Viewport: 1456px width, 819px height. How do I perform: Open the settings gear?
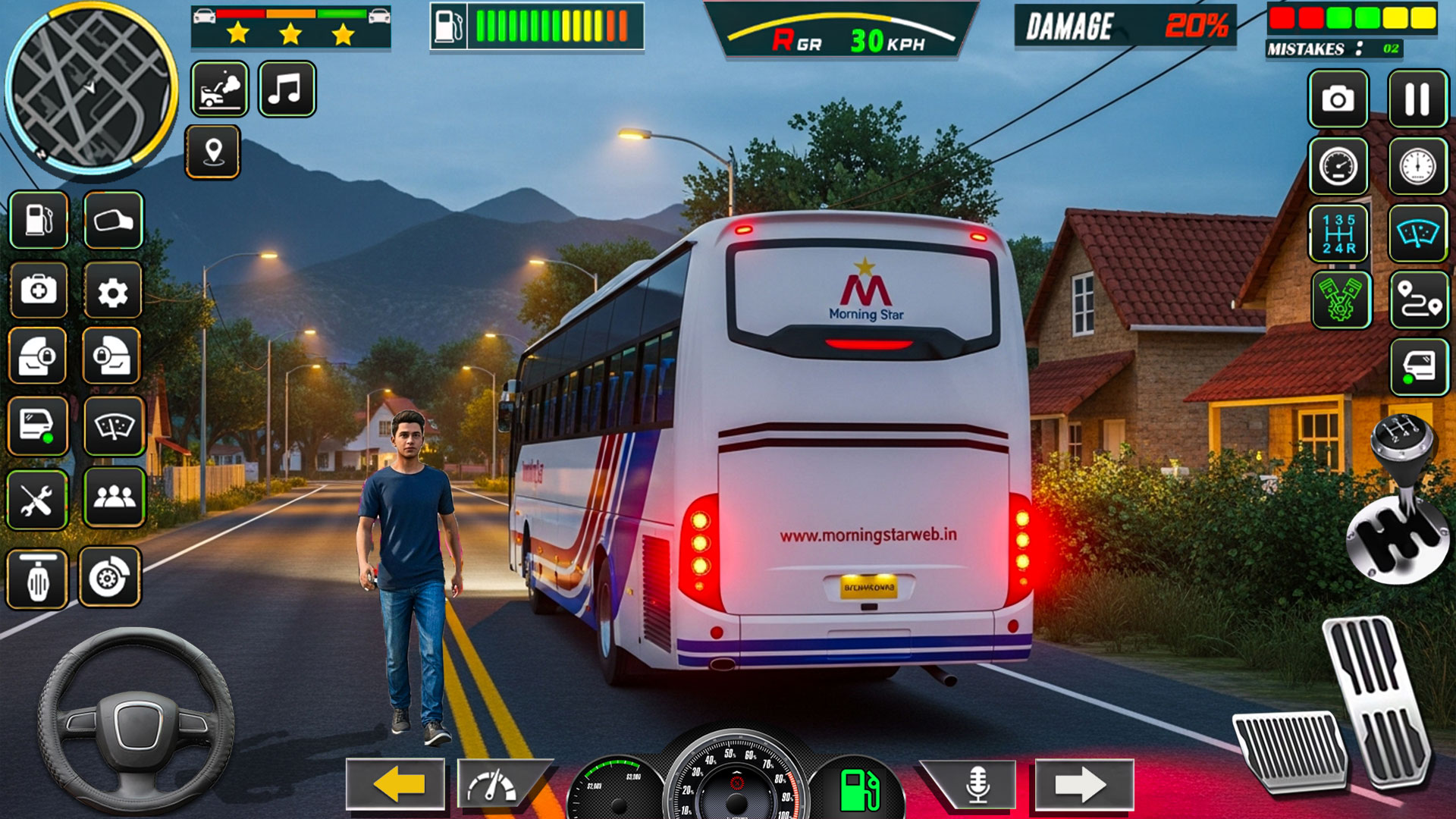114,292
